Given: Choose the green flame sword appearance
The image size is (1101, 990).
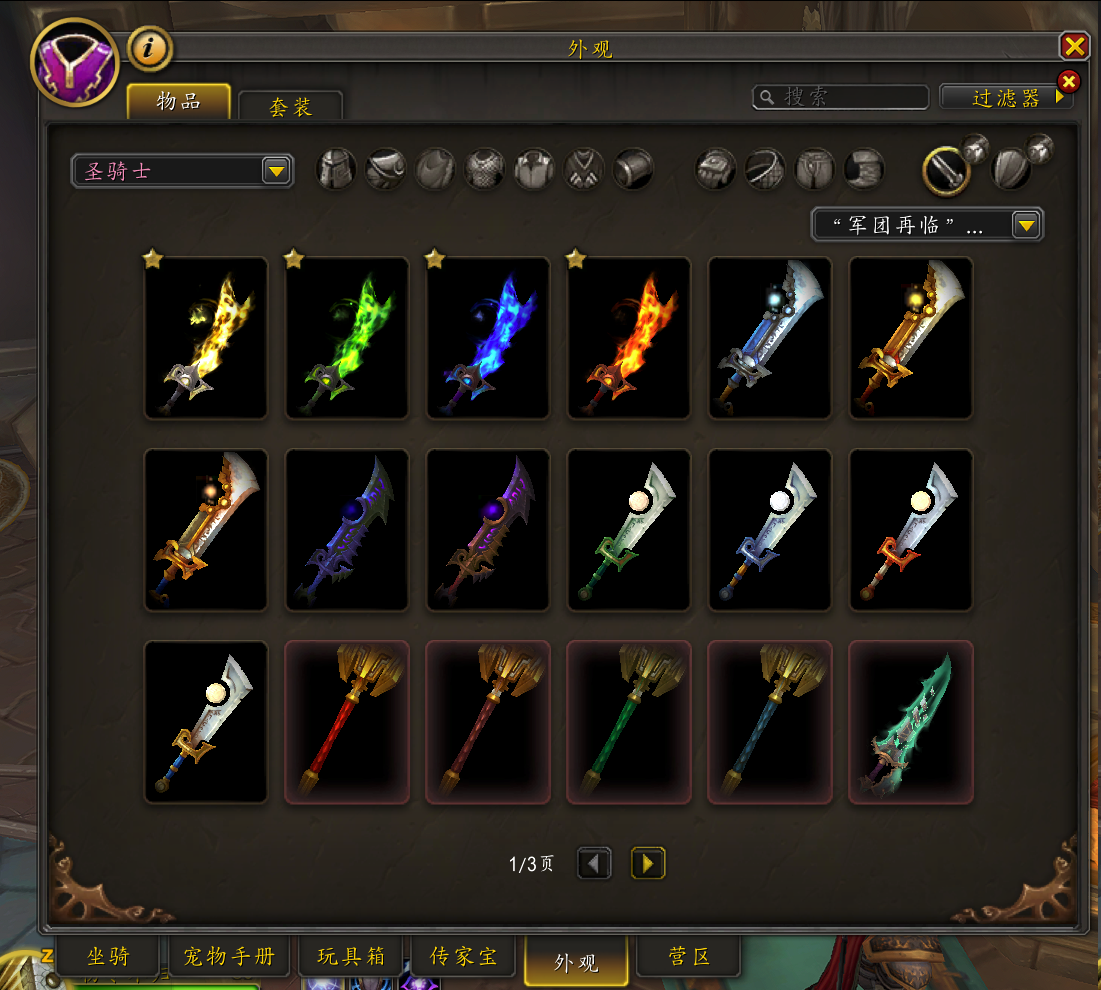Looking at the screenshot, I should click(347, 338).
